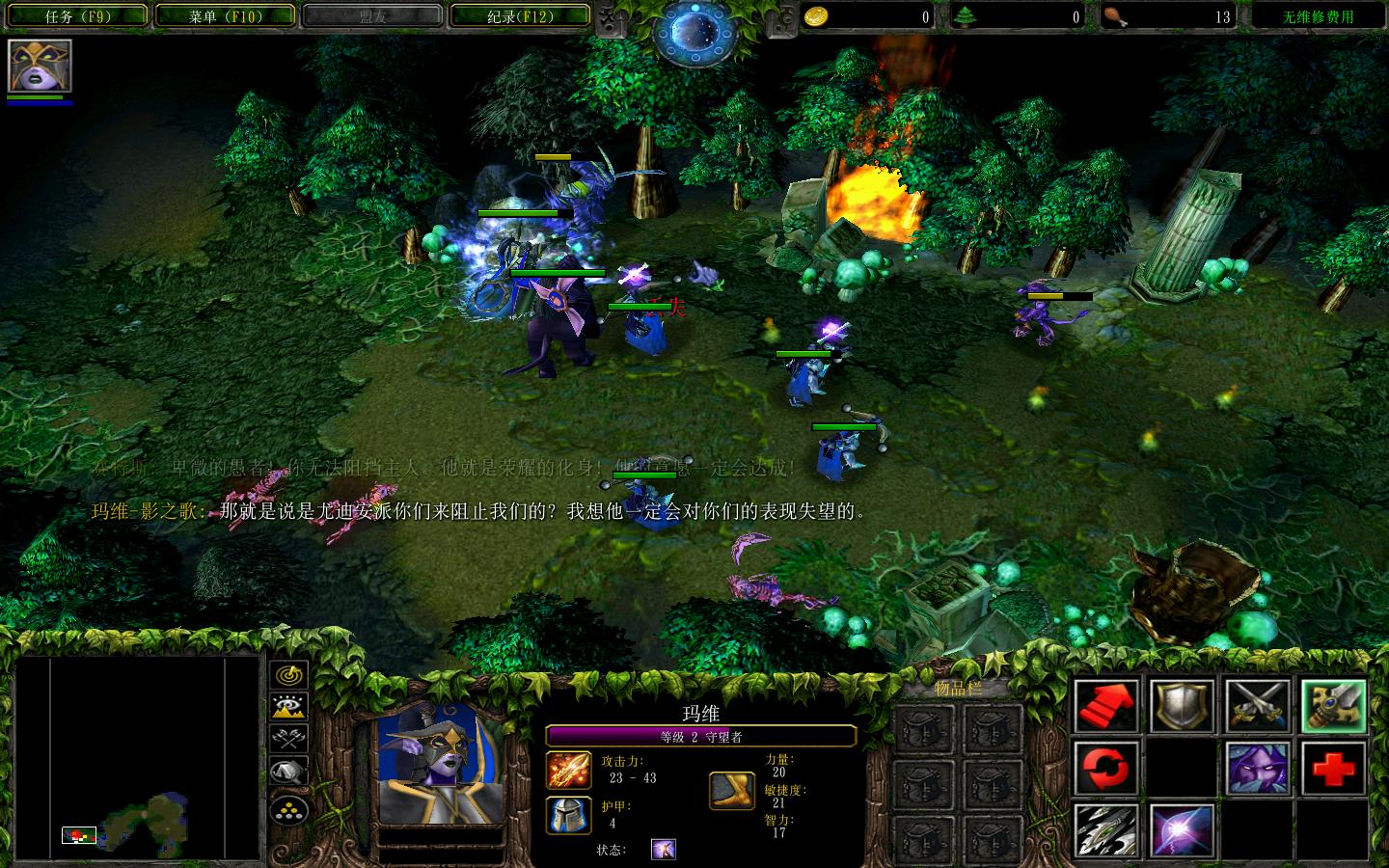Click the 纪录 (F12) button
The height and width of the screenshot is (868, 1389).
pyautogui.click(x=519, y=15)
